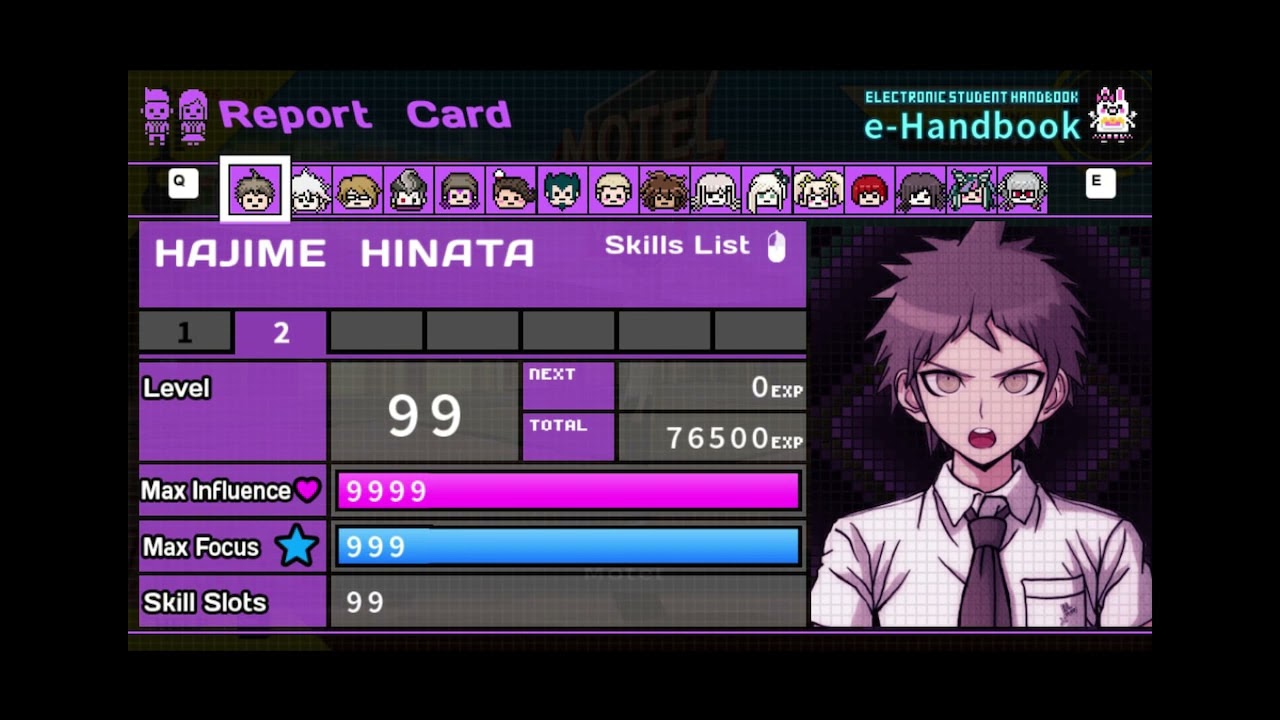Pick Hiyoko's blonde twin-tail icon

point(818,190)
